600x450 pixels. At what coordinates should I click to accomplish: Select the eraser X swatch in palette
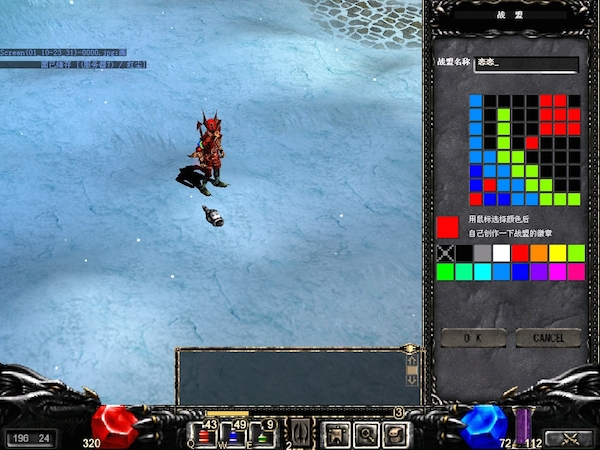coord(446,253)
